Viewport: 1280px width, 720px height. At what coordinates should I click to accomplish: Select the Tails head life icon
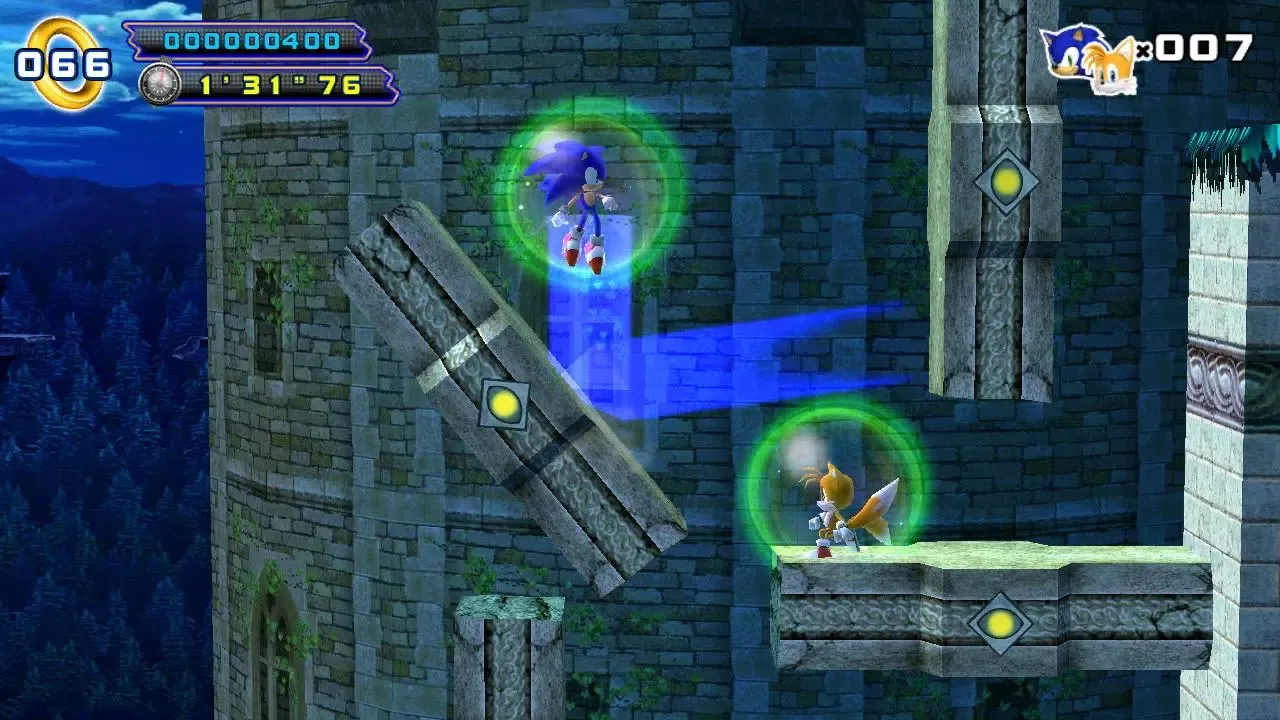click(1112, 65)
